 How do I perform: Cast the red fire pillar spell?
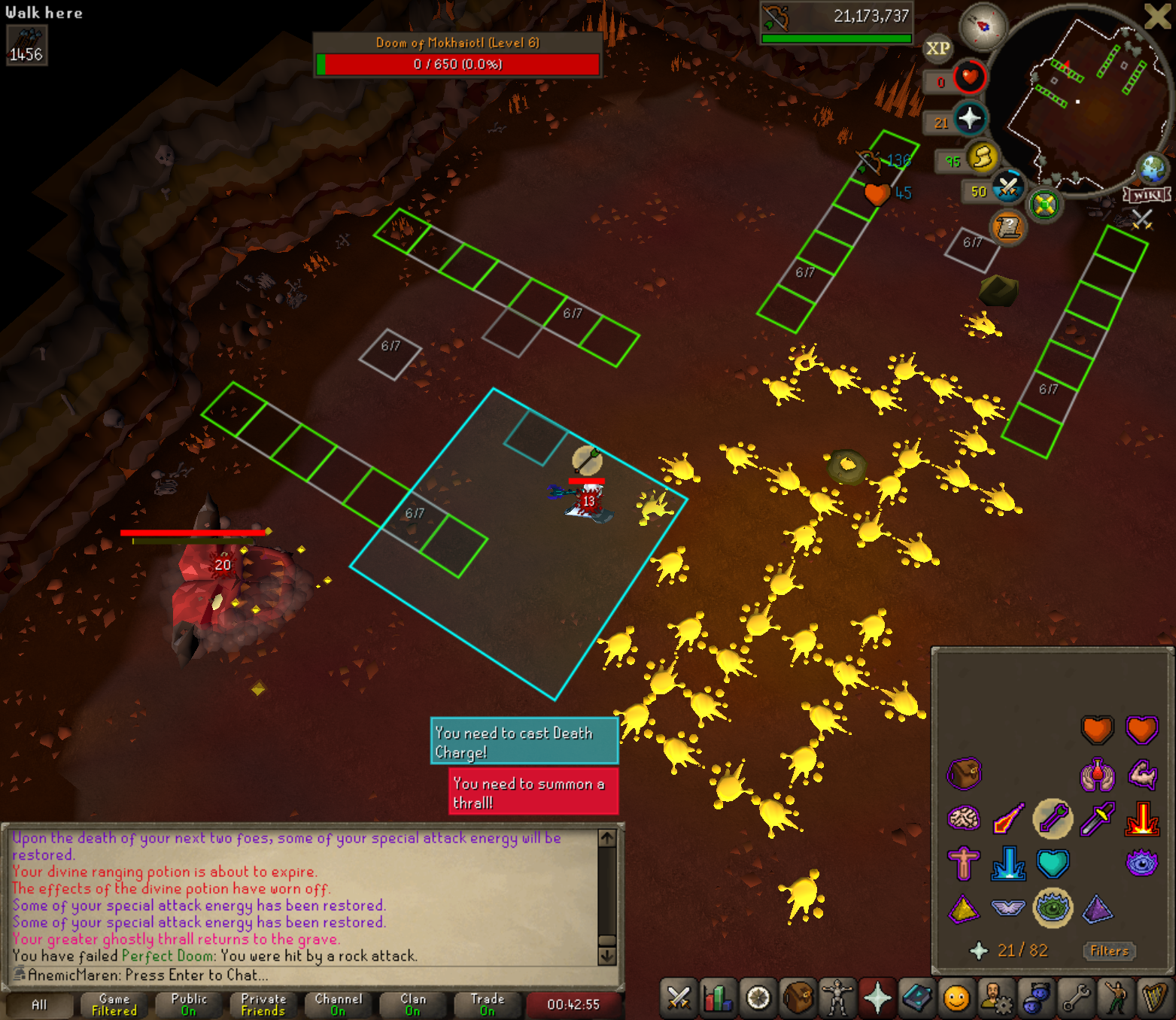point(1141,818)
